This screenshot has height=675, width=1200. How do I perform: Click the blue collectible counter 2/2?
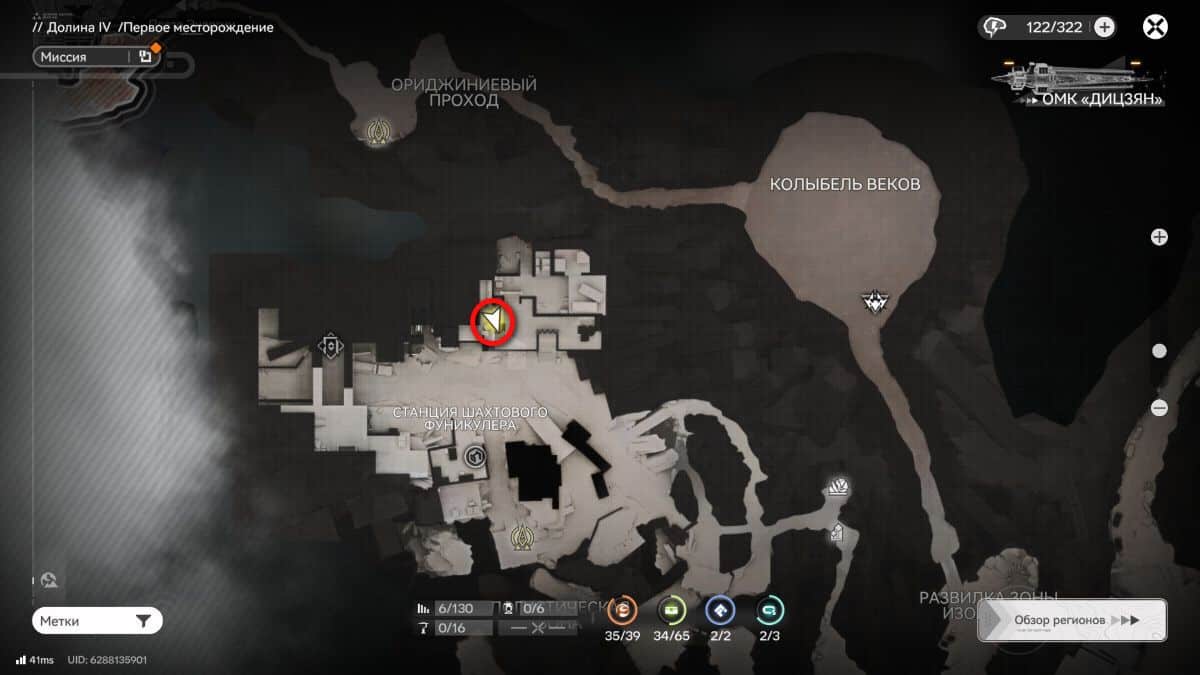click(x=720, y=610)
